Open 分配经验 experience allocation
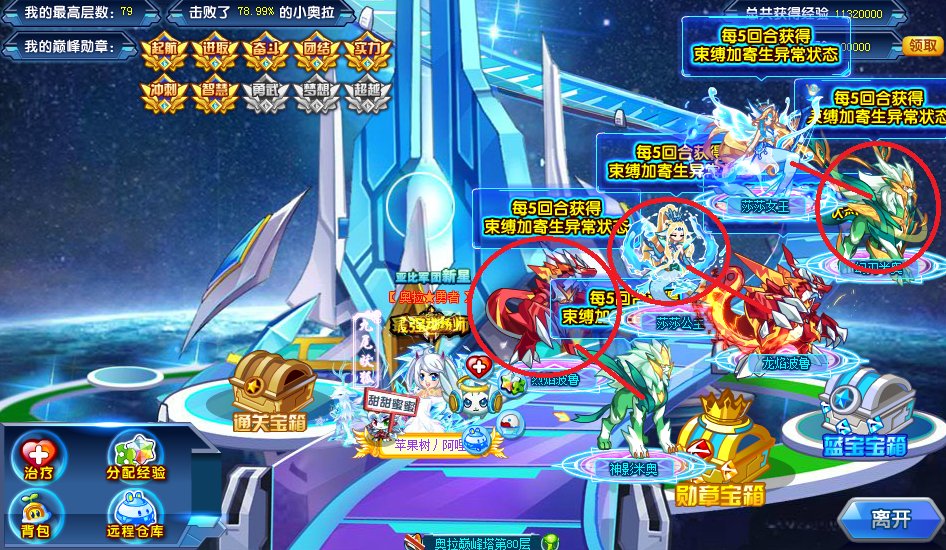946x550 pixels. pos(137,458)
